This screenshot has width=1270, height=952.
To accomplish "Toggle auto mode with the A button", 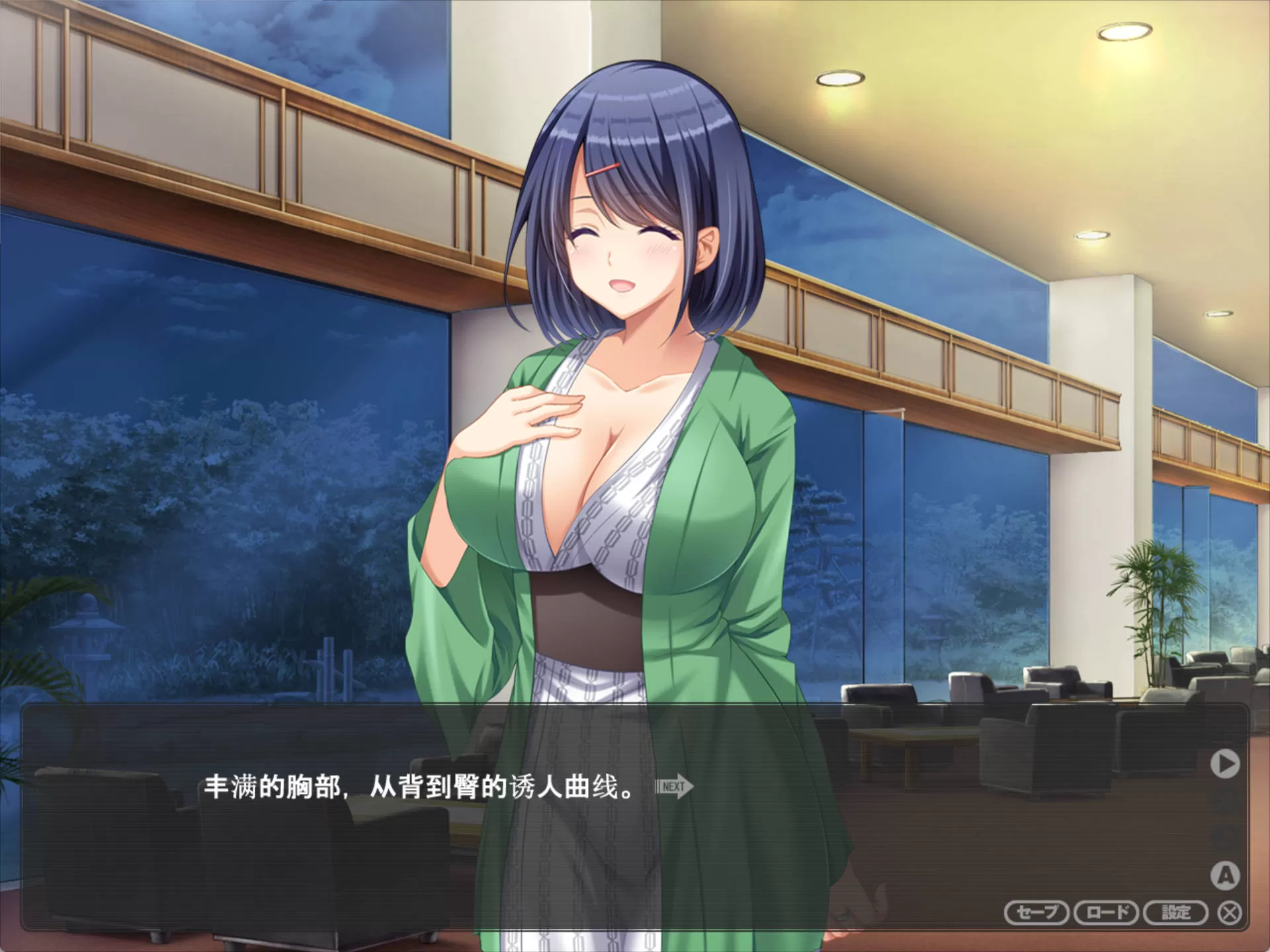I will coord(1225,875).
